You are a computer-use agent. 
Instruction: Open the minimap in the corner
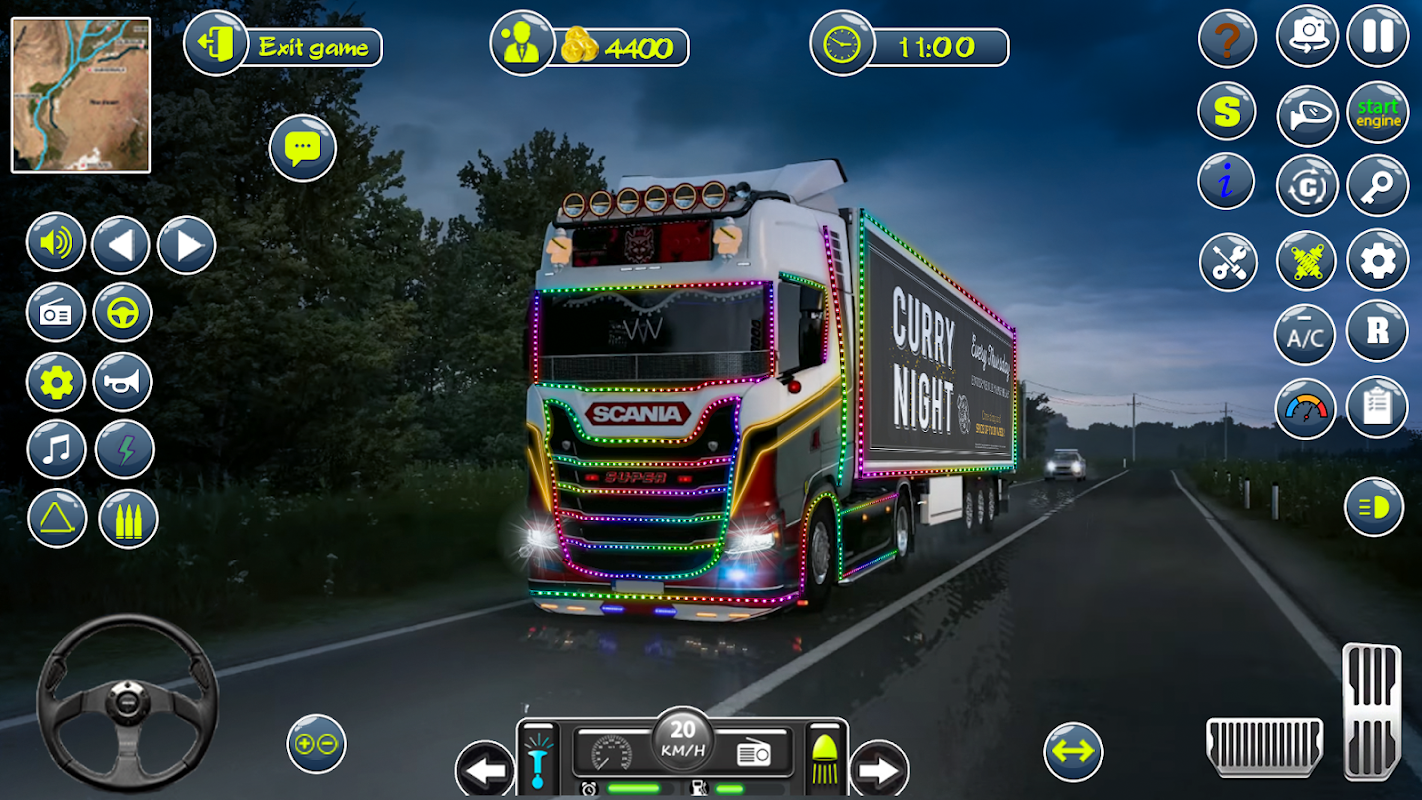81,95
